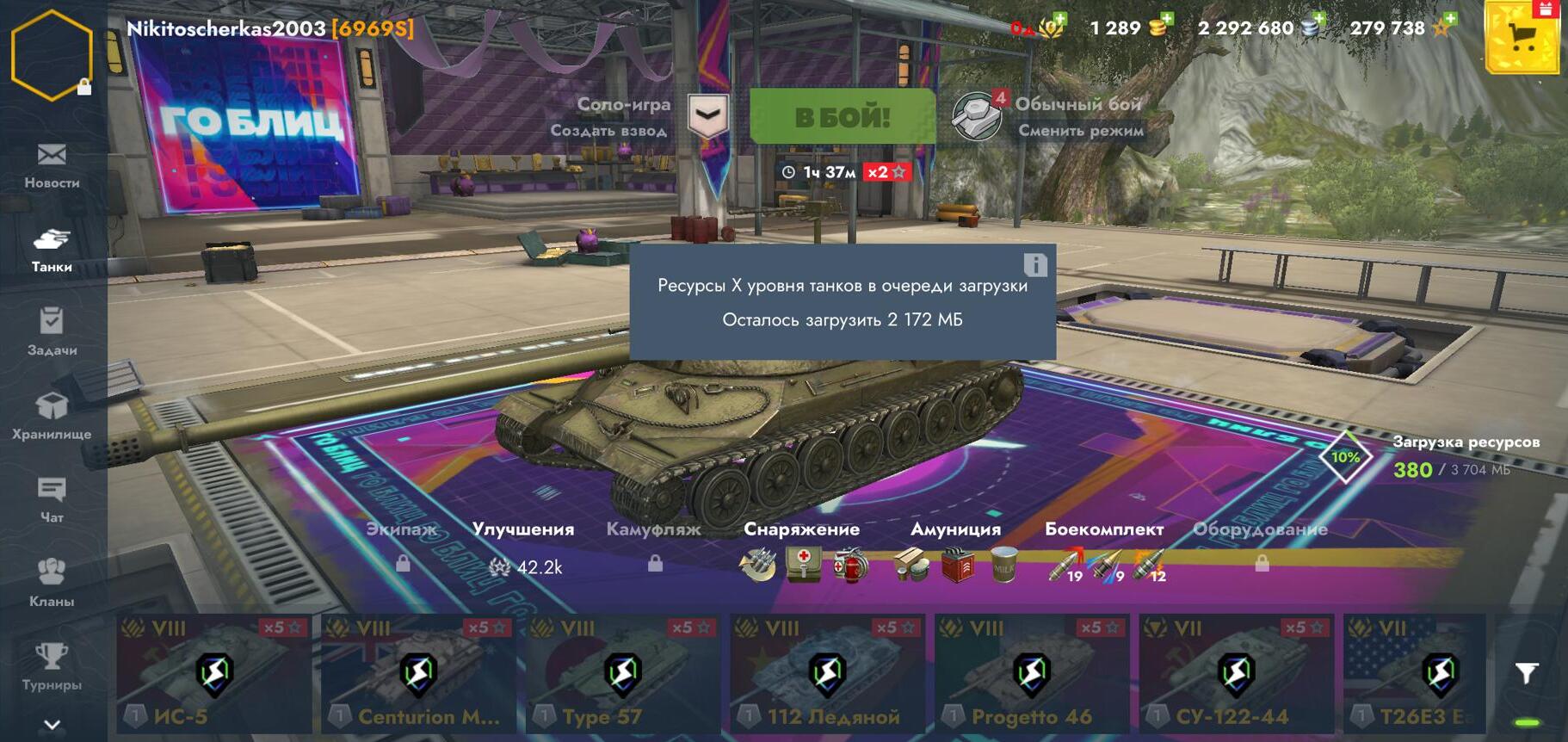
Task: Open the Новости news menu
Action: click(x=52, y=165)
